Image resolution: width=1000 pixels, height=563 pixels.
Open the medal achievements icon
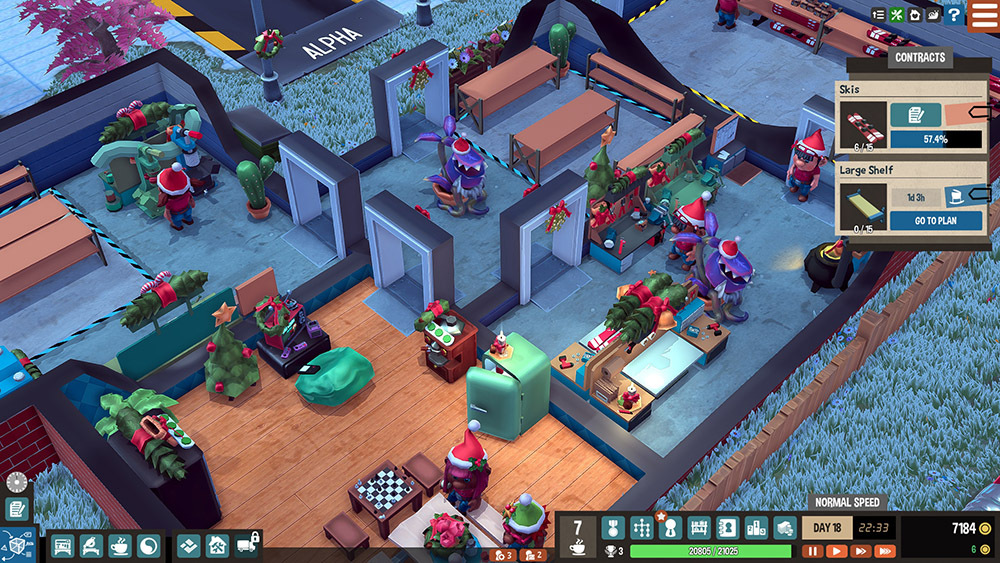pyautogui.click(x=613, y=527)
